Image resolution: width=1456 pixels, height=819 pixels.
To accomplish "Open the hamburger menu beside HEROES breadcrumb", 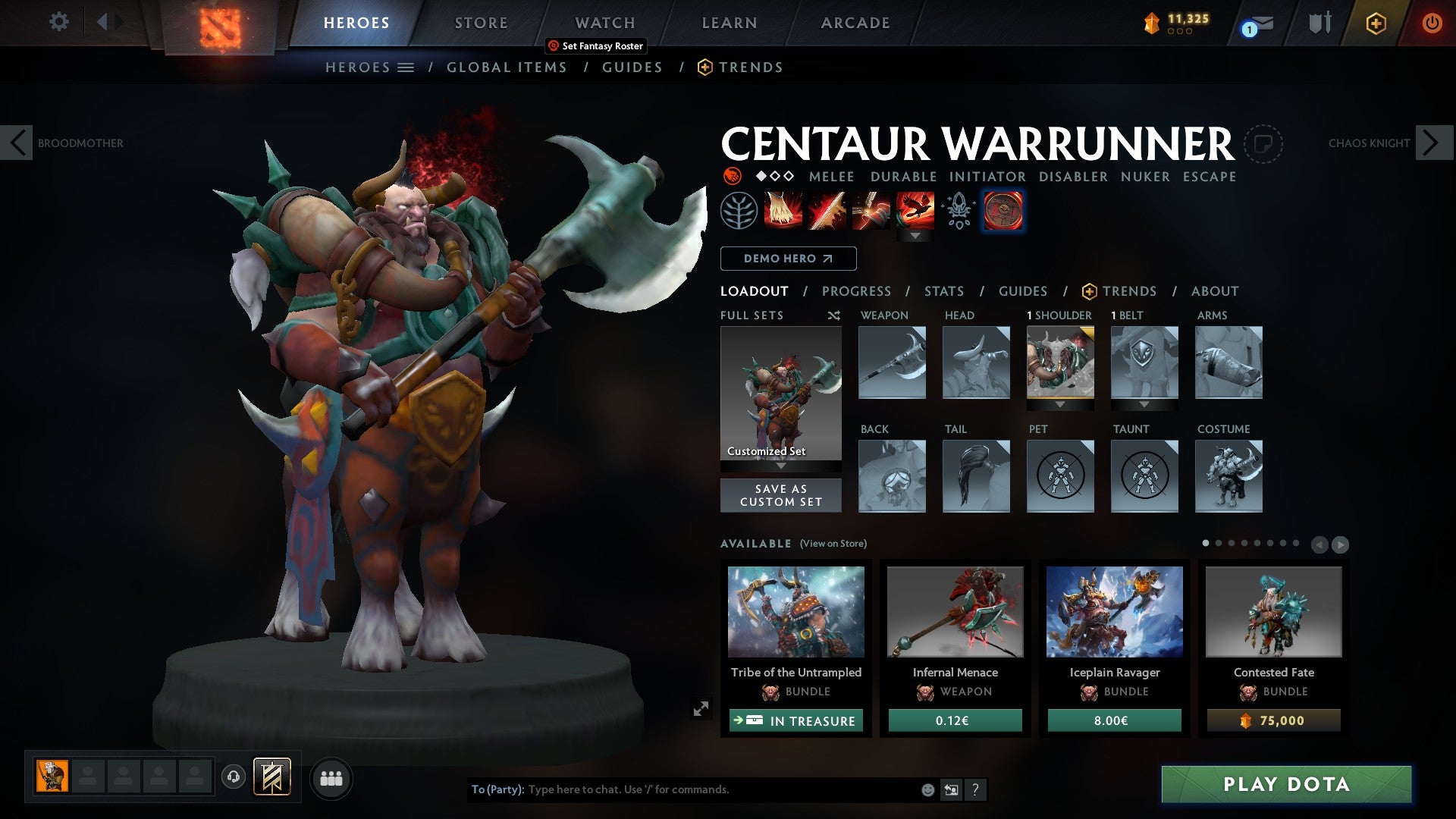I will [406, 67].
